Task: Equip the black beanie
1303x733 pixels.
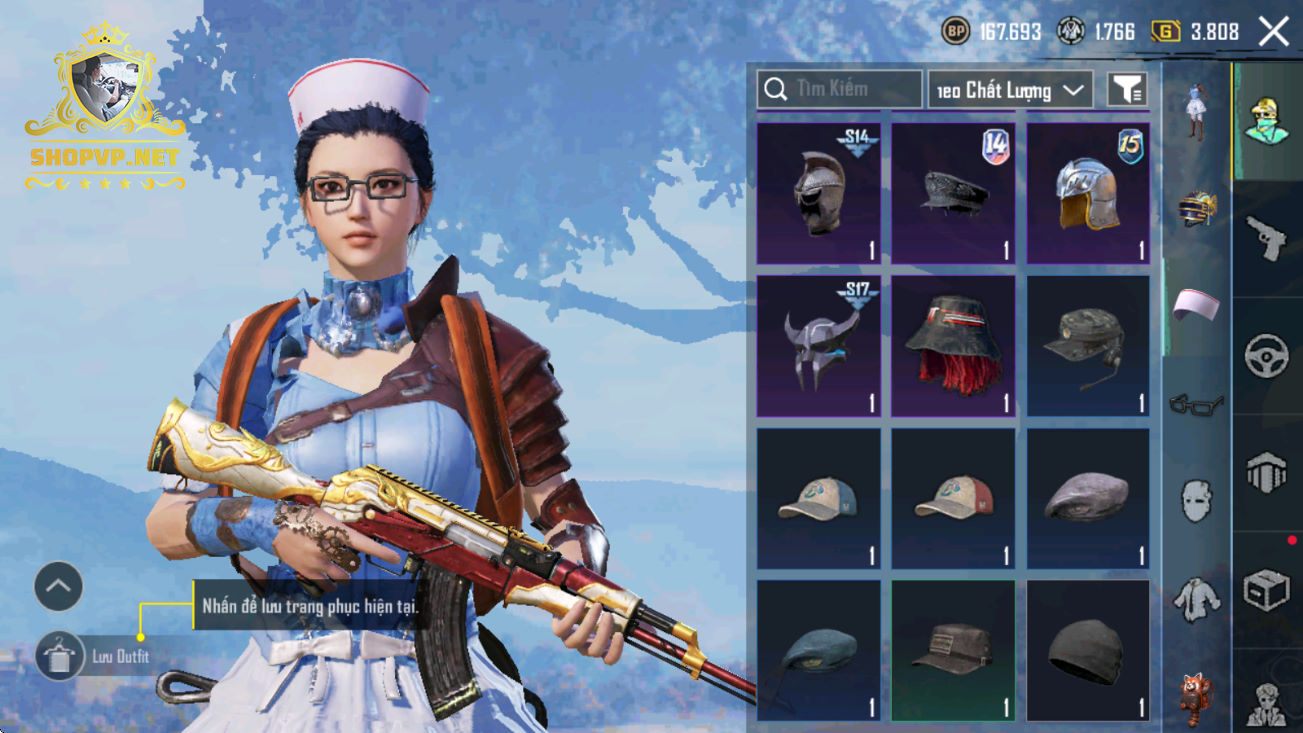Action: click(1088, 651)
